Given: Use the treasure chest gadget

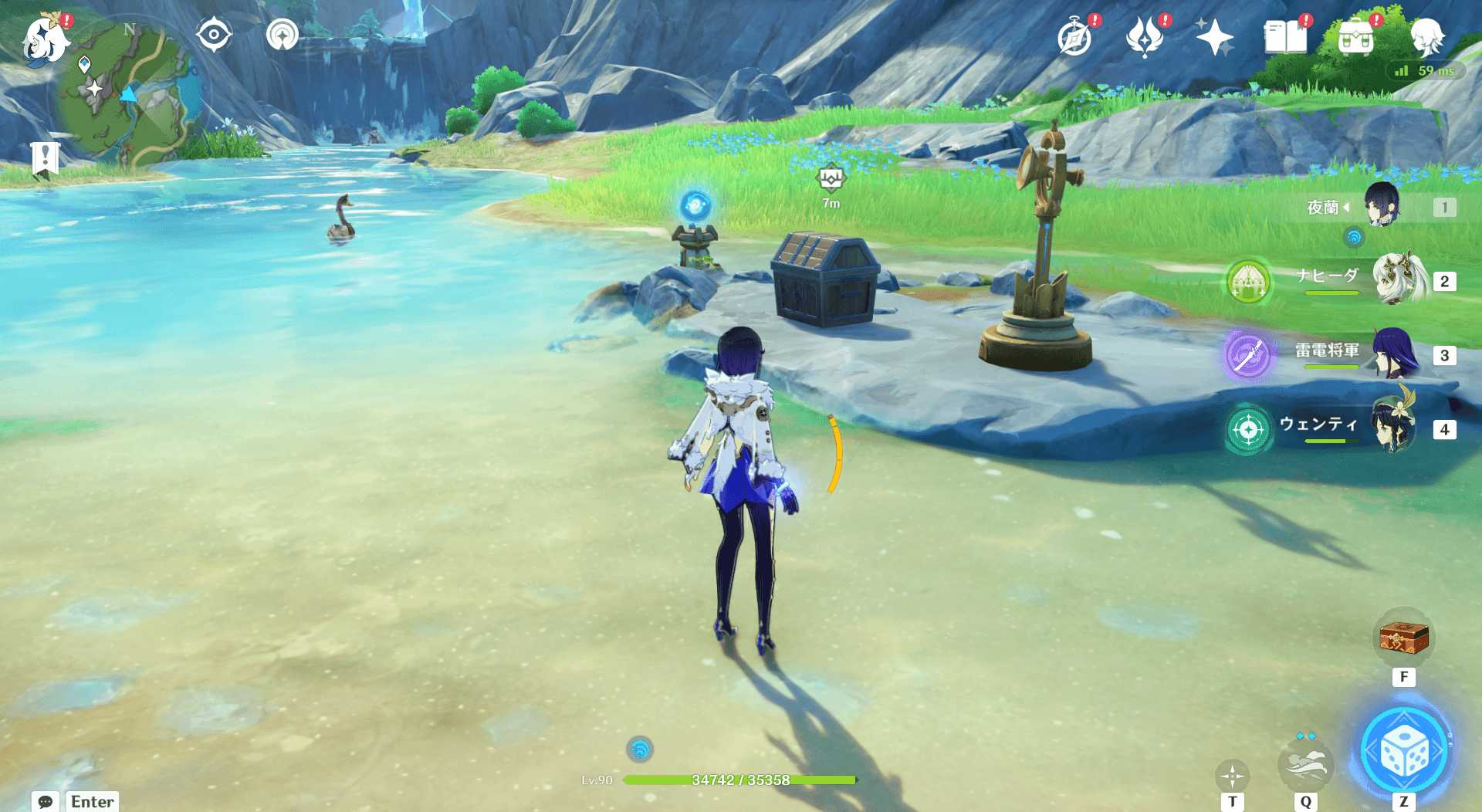Looking at the screenshot, I should [1403, 638].
